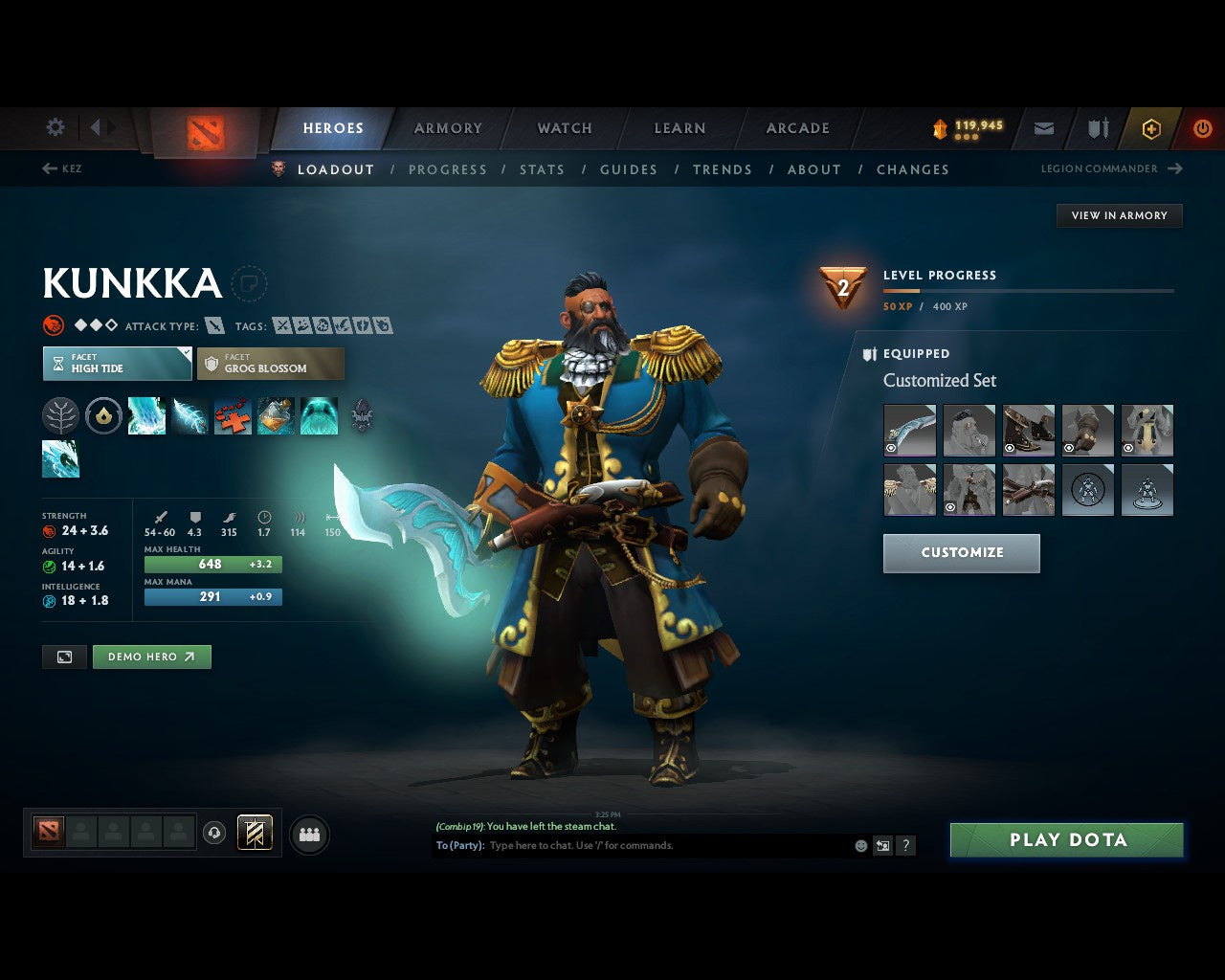Click the power/logout icon at top right
This screenshot has height=980, width=1225.
tap(1203, 128)
